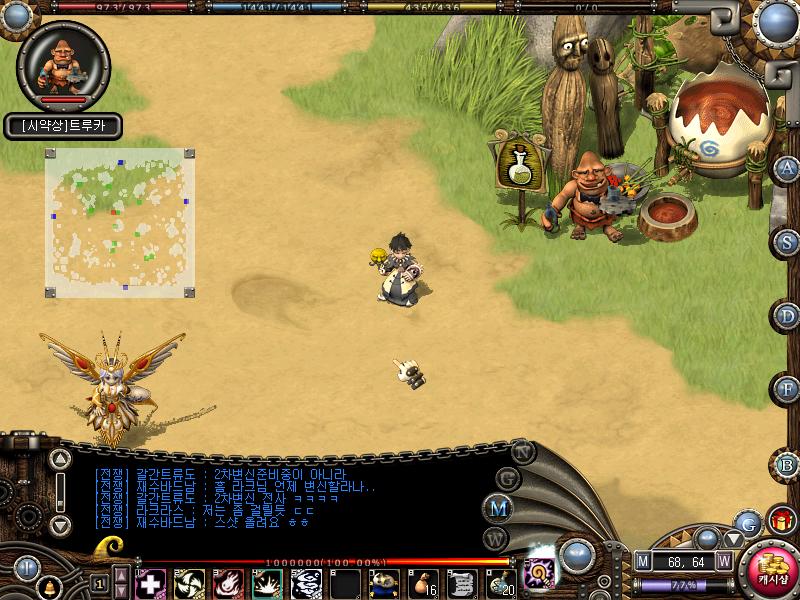Select the round F button

point(788,389)
